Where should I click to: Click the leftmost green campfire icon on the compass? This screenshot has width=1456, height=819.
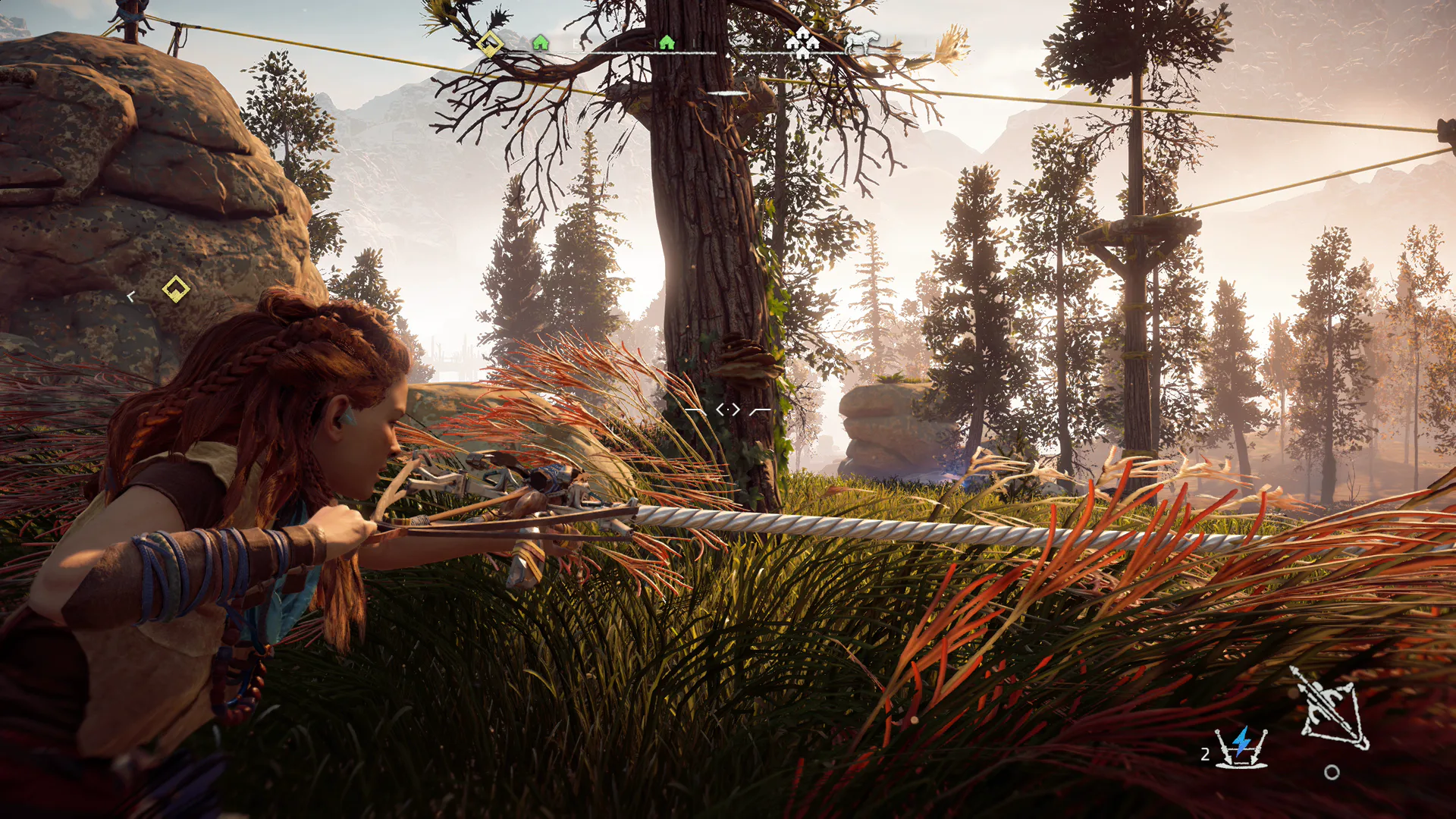540,43
